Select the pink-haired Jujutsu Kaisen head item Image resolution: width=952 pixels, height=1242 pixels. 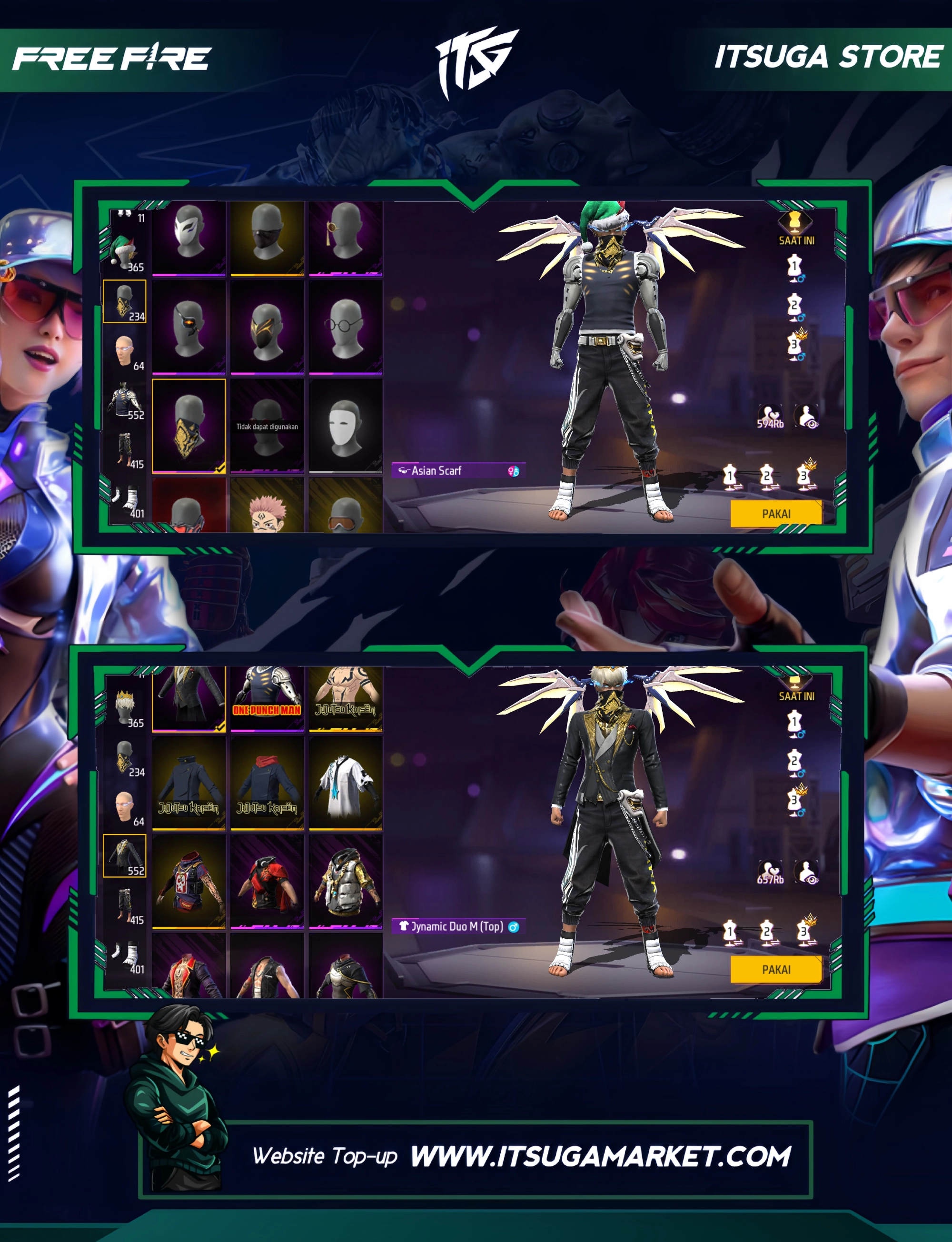coord(267,507)
